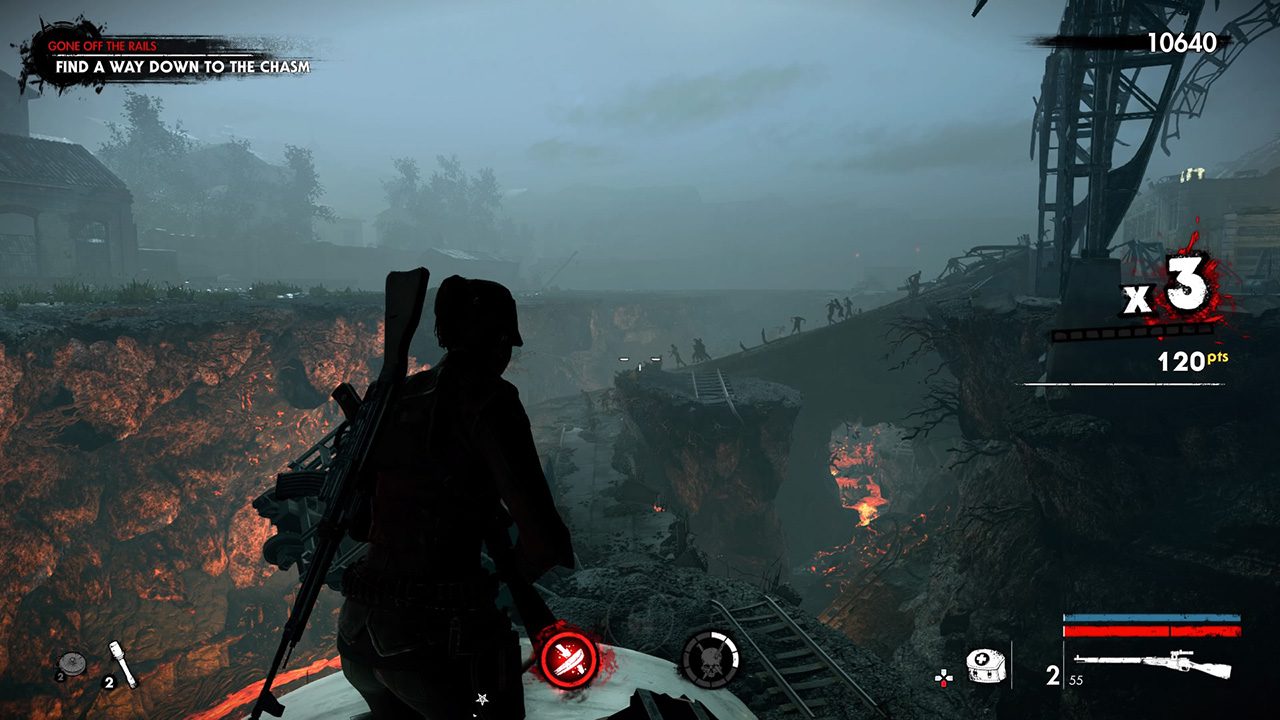The image size is (1280, 720).
Task: Activate the red melee attack ability
Action: 569,660
